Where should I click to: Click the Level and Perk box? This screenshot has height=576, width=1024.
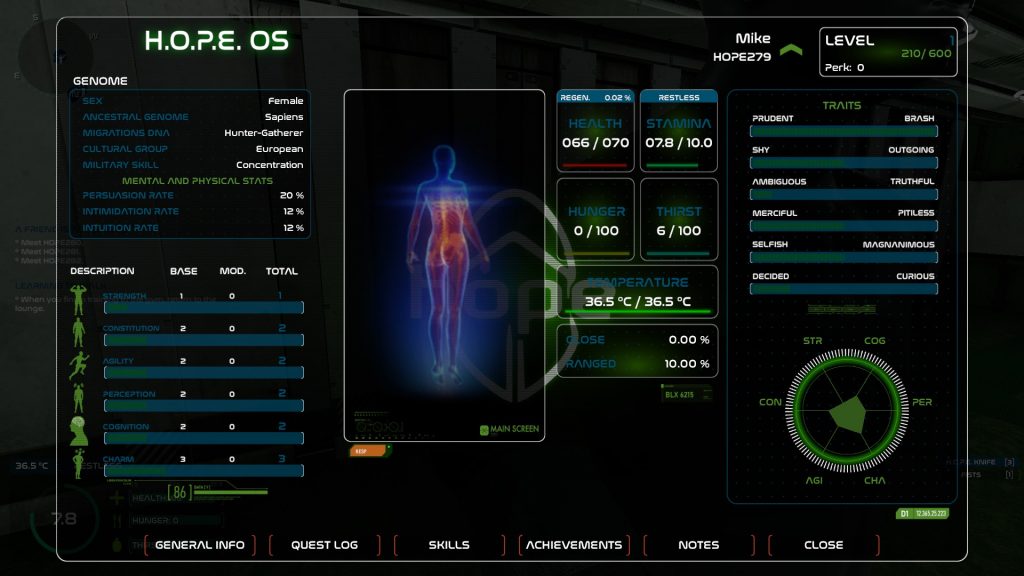pos(888,52)
